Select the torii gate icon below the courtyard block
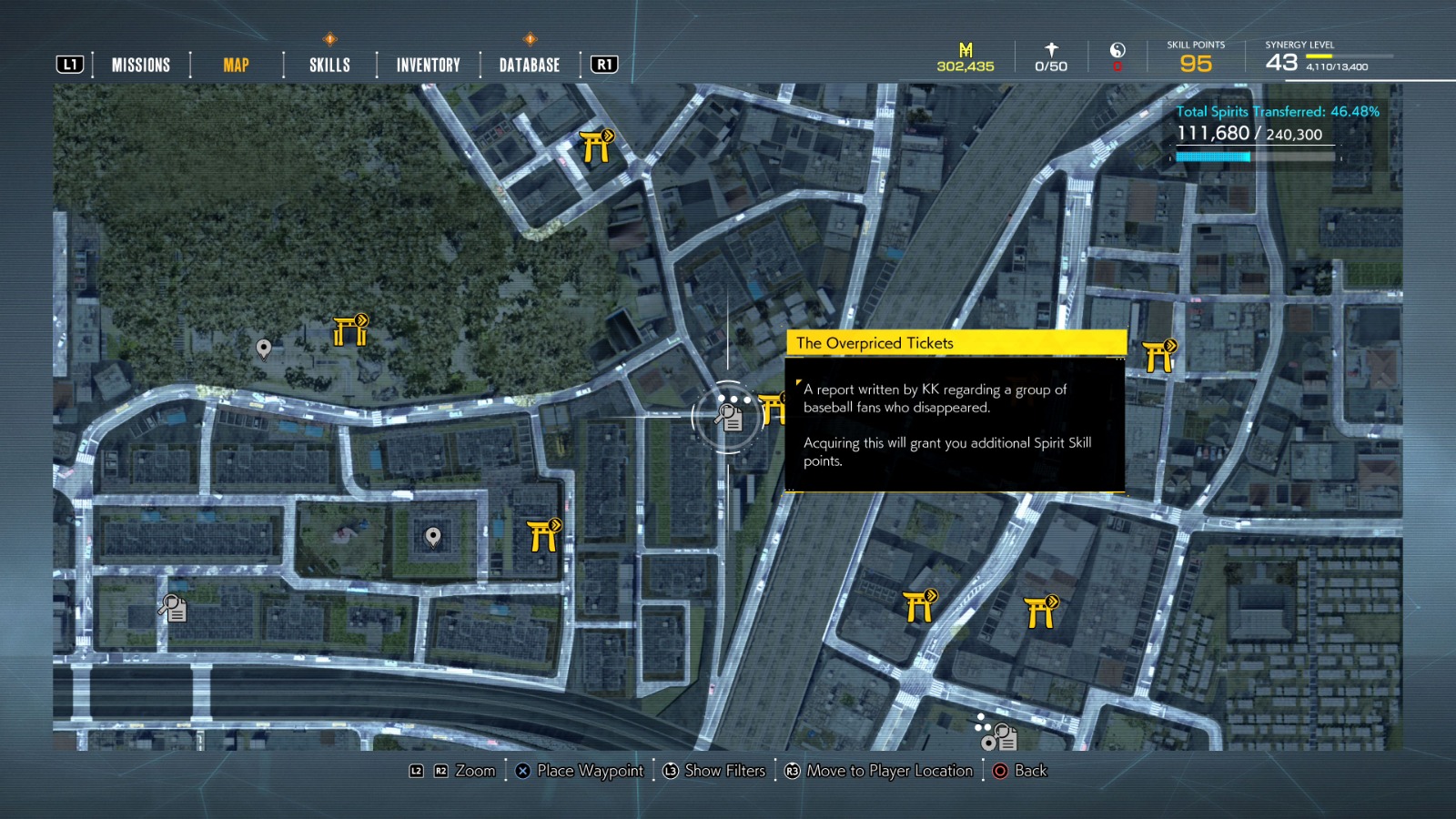The height and width of the screenshot is (819, 1456). click(x=542, y=535)
